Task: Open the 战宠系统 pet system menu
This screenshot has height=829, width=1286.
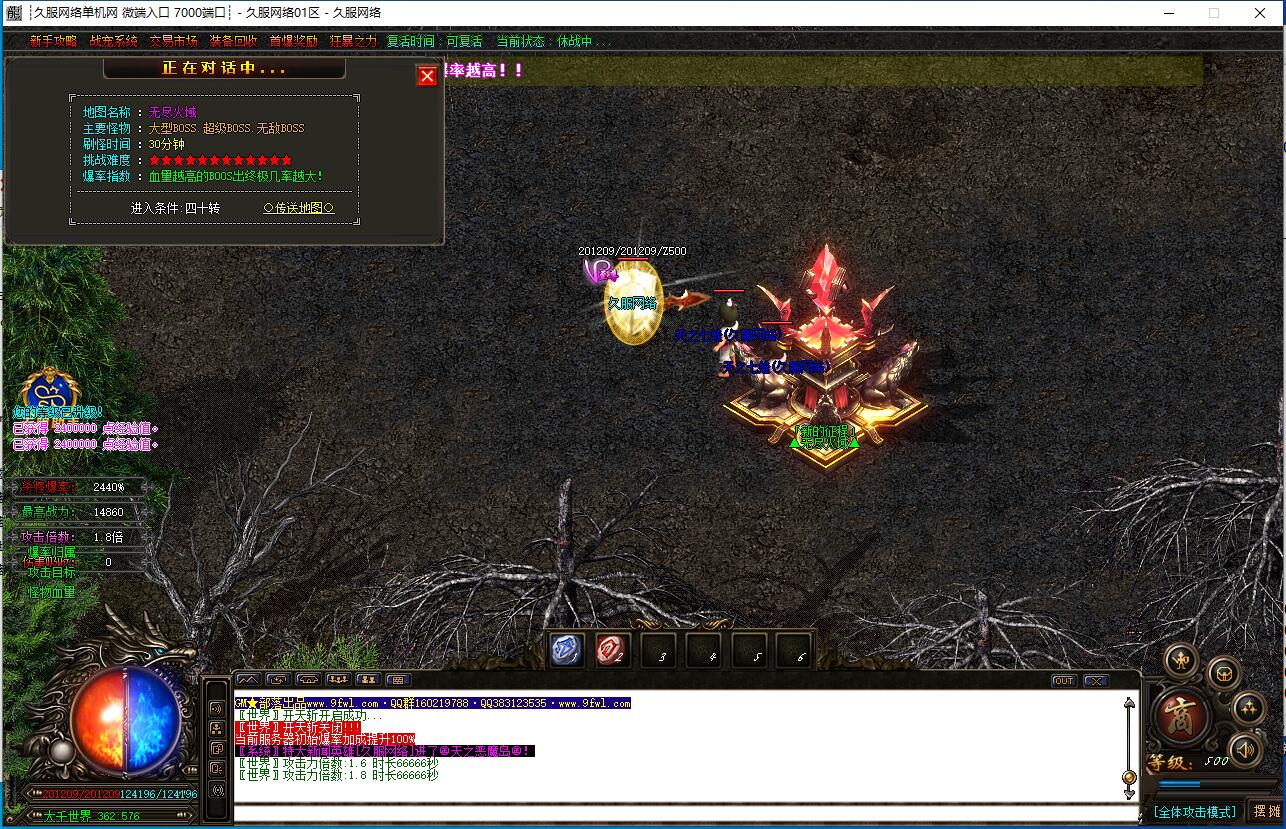Action: 113,41
